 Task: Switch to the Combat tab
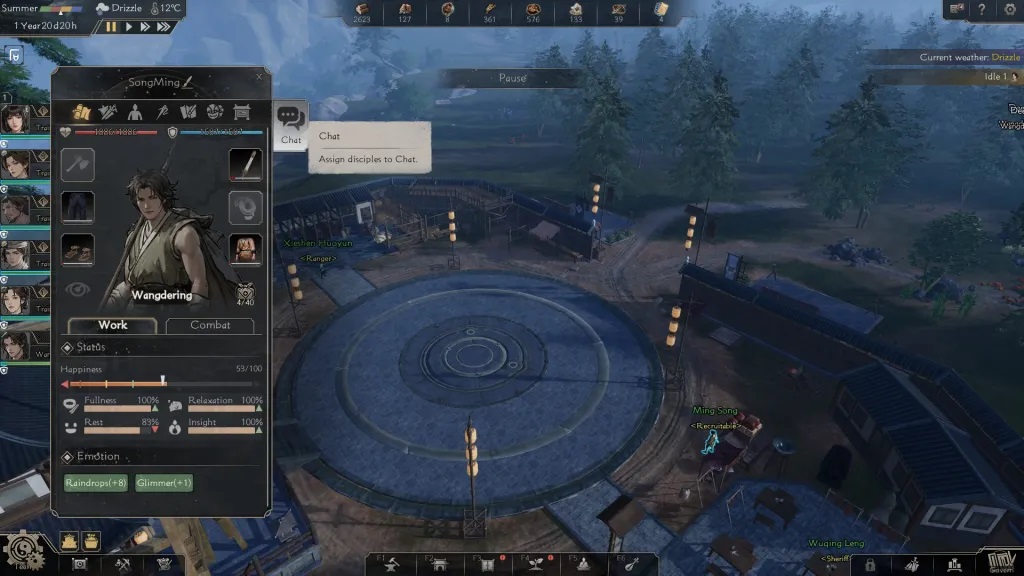210,325
